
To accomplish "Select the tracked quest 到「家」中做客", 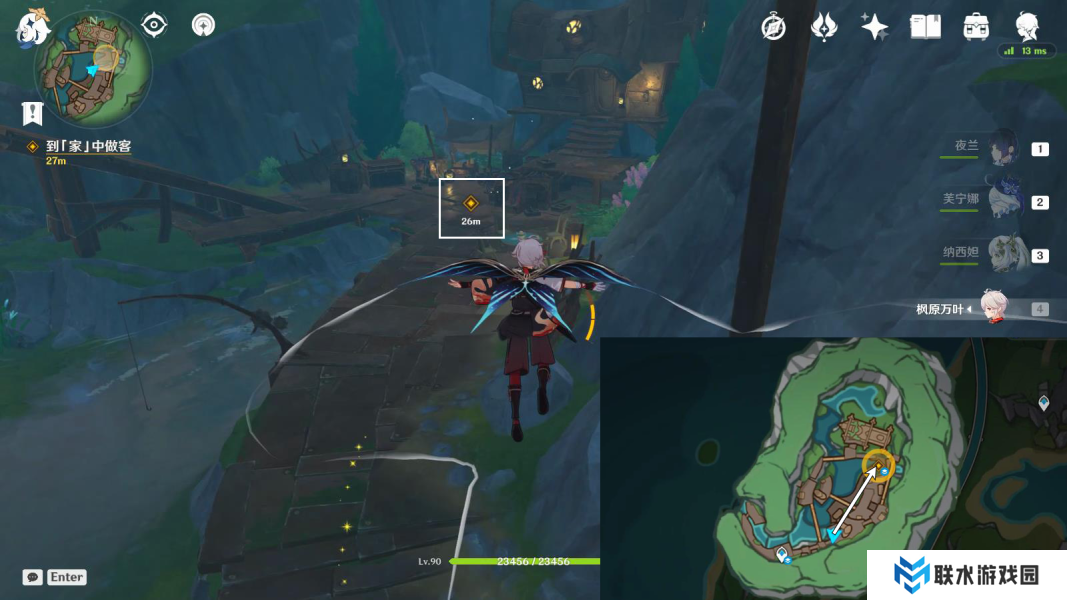I will pyautogui.click(x=88, y=146).
